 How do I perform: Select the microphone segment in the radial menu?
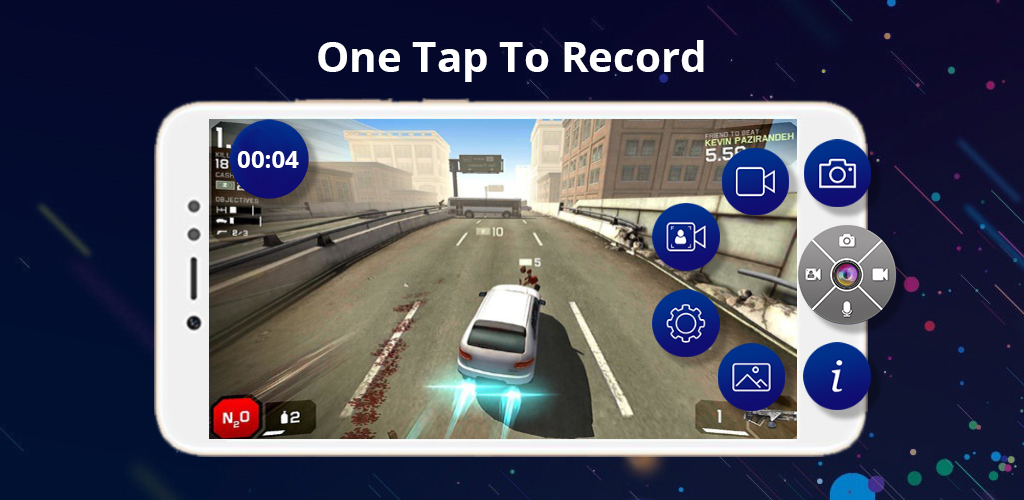pos(847,306)
